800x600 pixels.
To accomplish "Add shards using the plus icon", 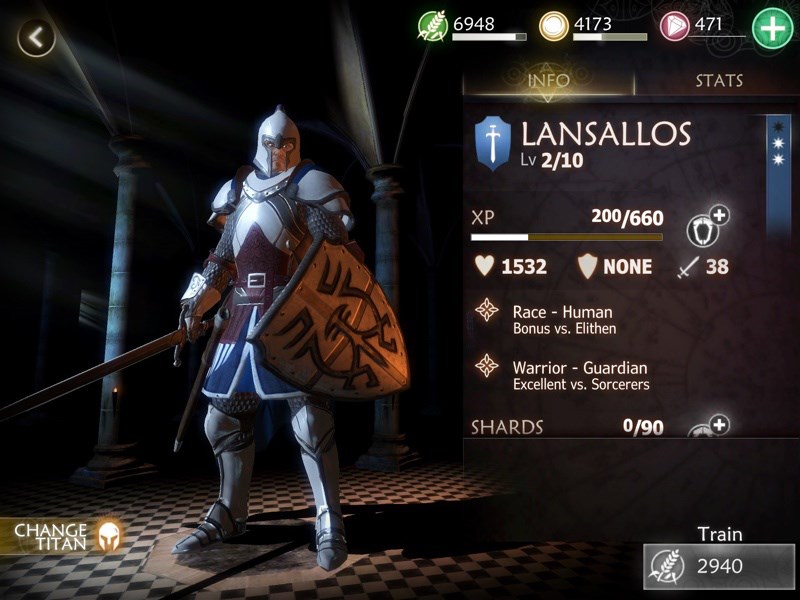I will pyautogui.click(x=707, y=428).
